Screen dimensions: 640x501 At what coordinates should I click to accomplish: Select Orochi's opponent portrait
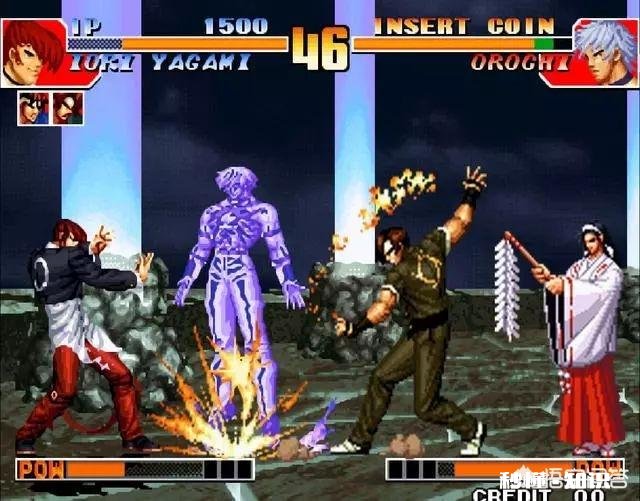point(606,51)
